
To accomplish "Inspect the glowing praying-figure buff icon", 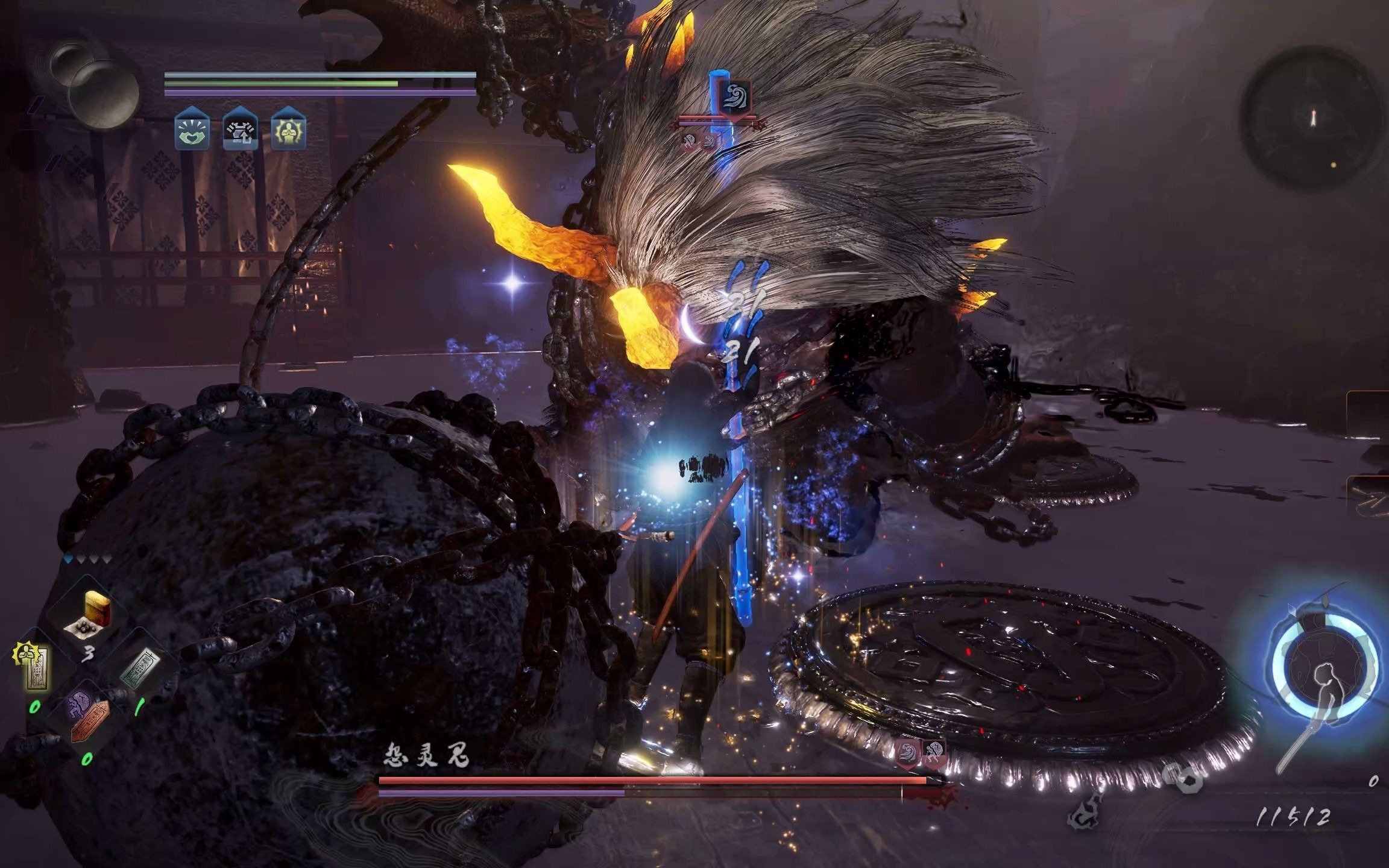I will 288,128.
